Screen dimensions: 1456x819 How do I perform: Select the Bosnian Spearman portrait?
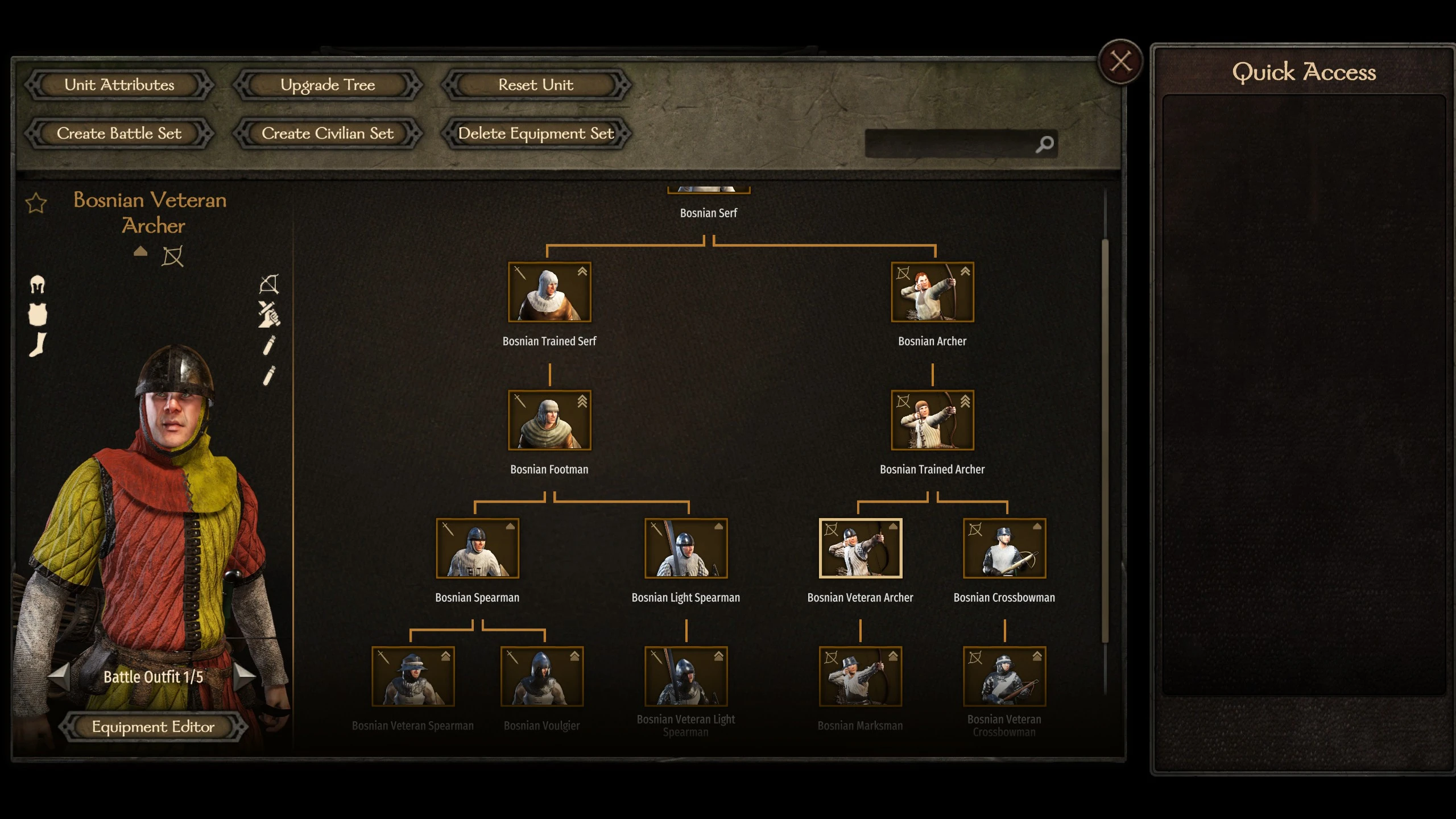(x=477, y=548)
